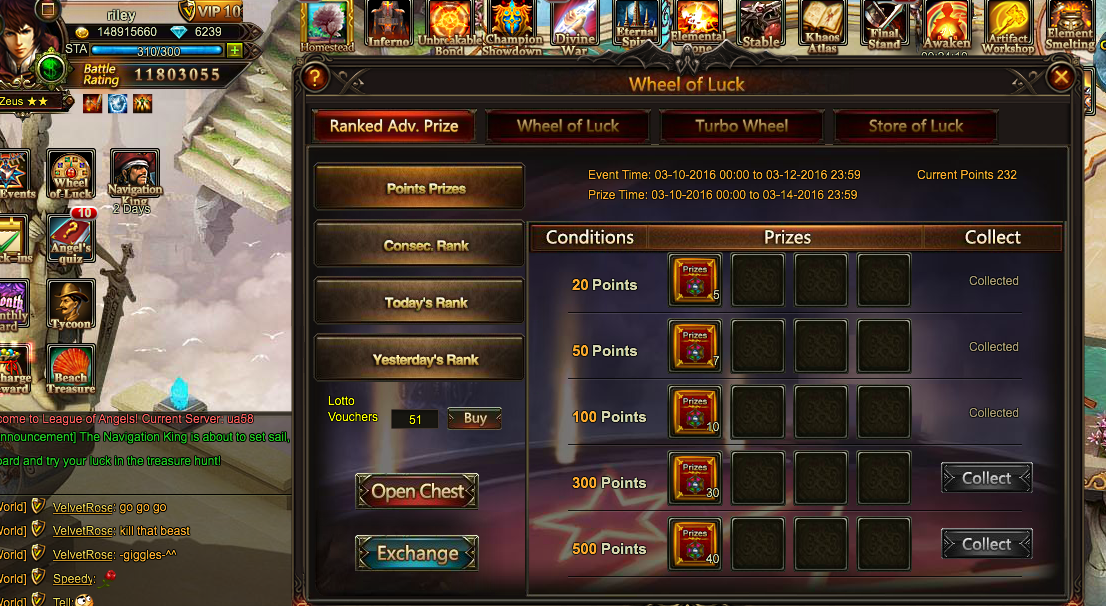The width and height of the screenshot is (1106, 606).
Task: Open Today's Rank standings
Action: point(420,302)
